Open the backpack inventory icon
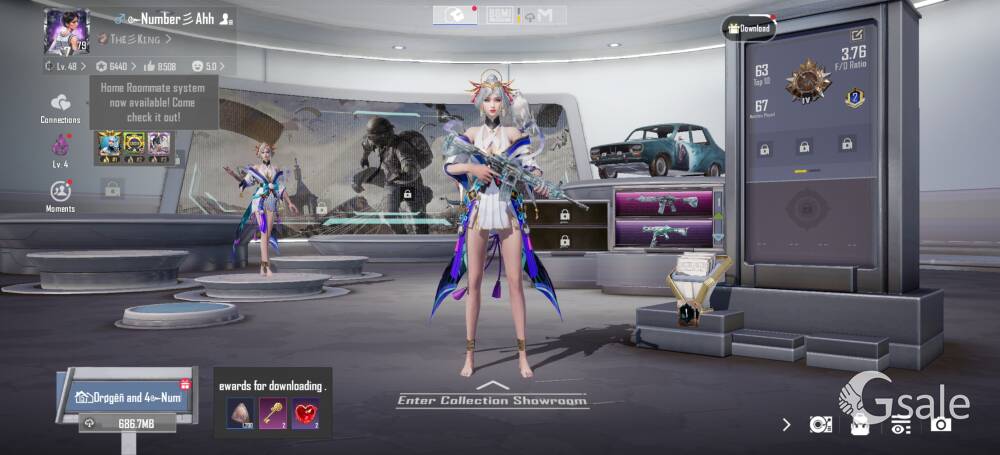1000x455 pixels. click(x=859, y=424)
